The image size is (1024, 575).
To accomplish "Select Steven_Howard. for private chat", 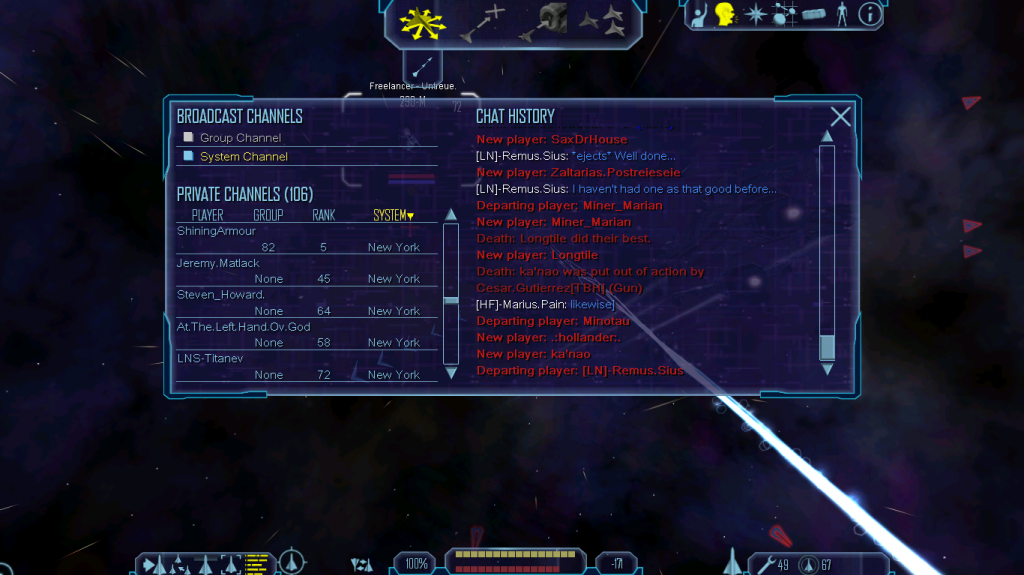I will click(220, 295).
